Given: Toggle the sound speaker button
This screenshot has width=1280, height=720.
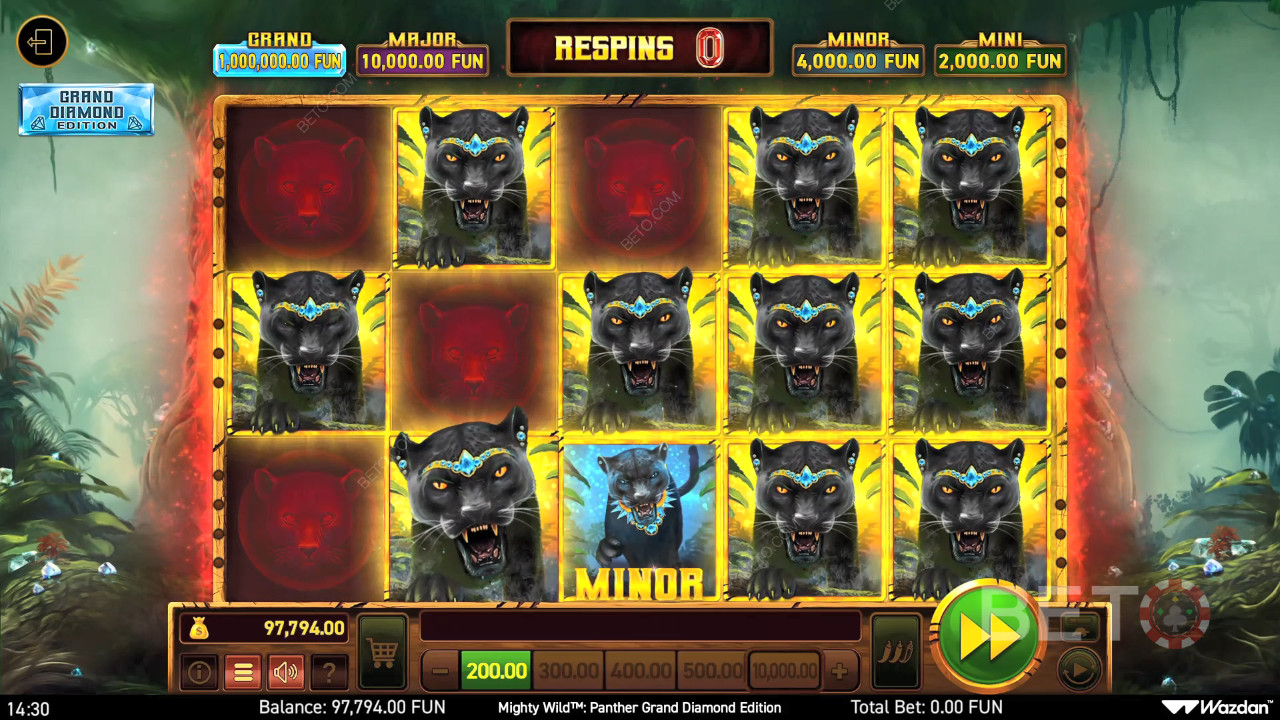Looking at the screenshot, I should [286, 672].
